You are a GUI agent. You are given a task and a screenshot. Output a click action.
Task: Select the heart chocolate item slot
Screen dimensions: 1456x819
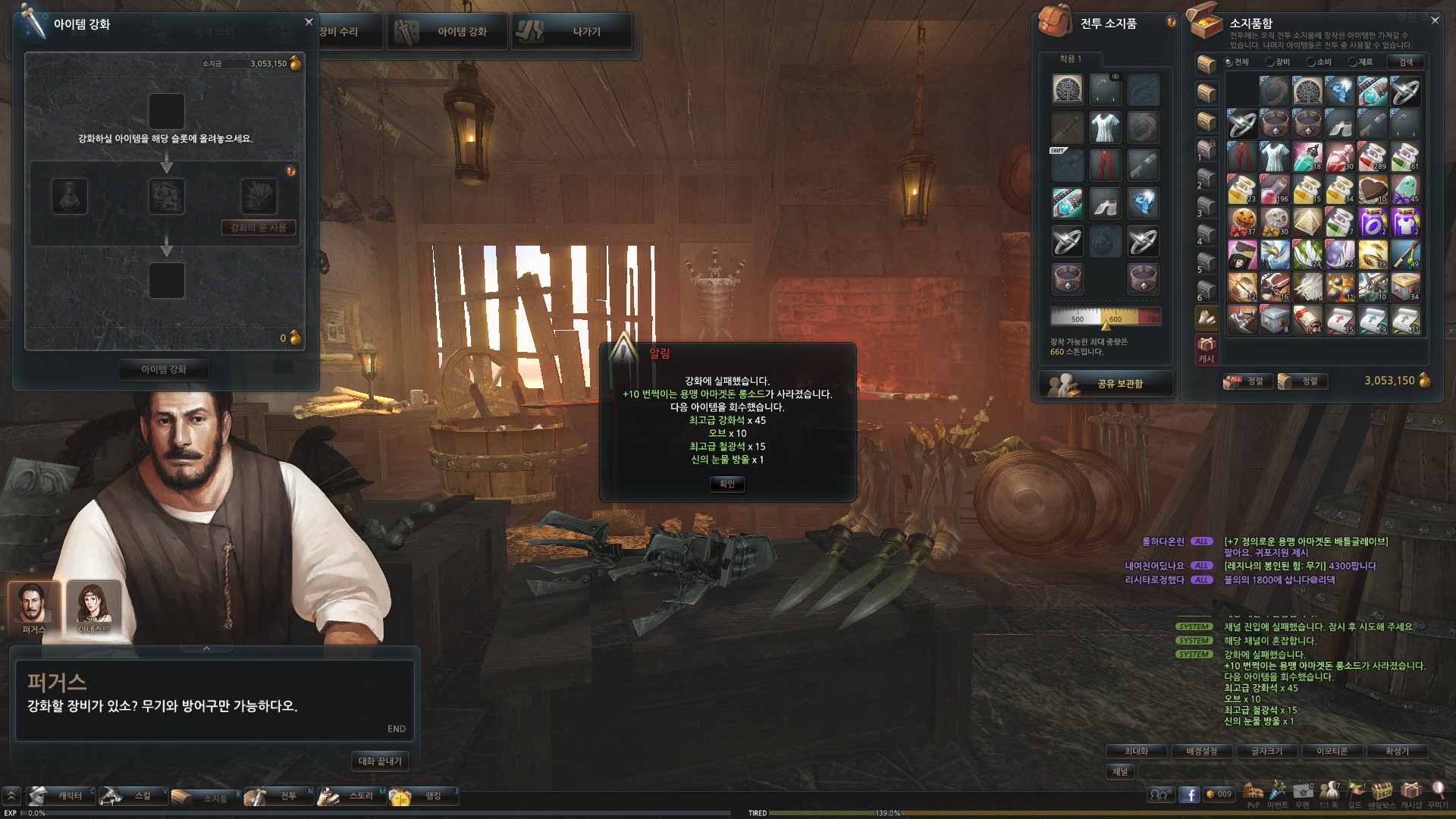[x=1372, y=189]
